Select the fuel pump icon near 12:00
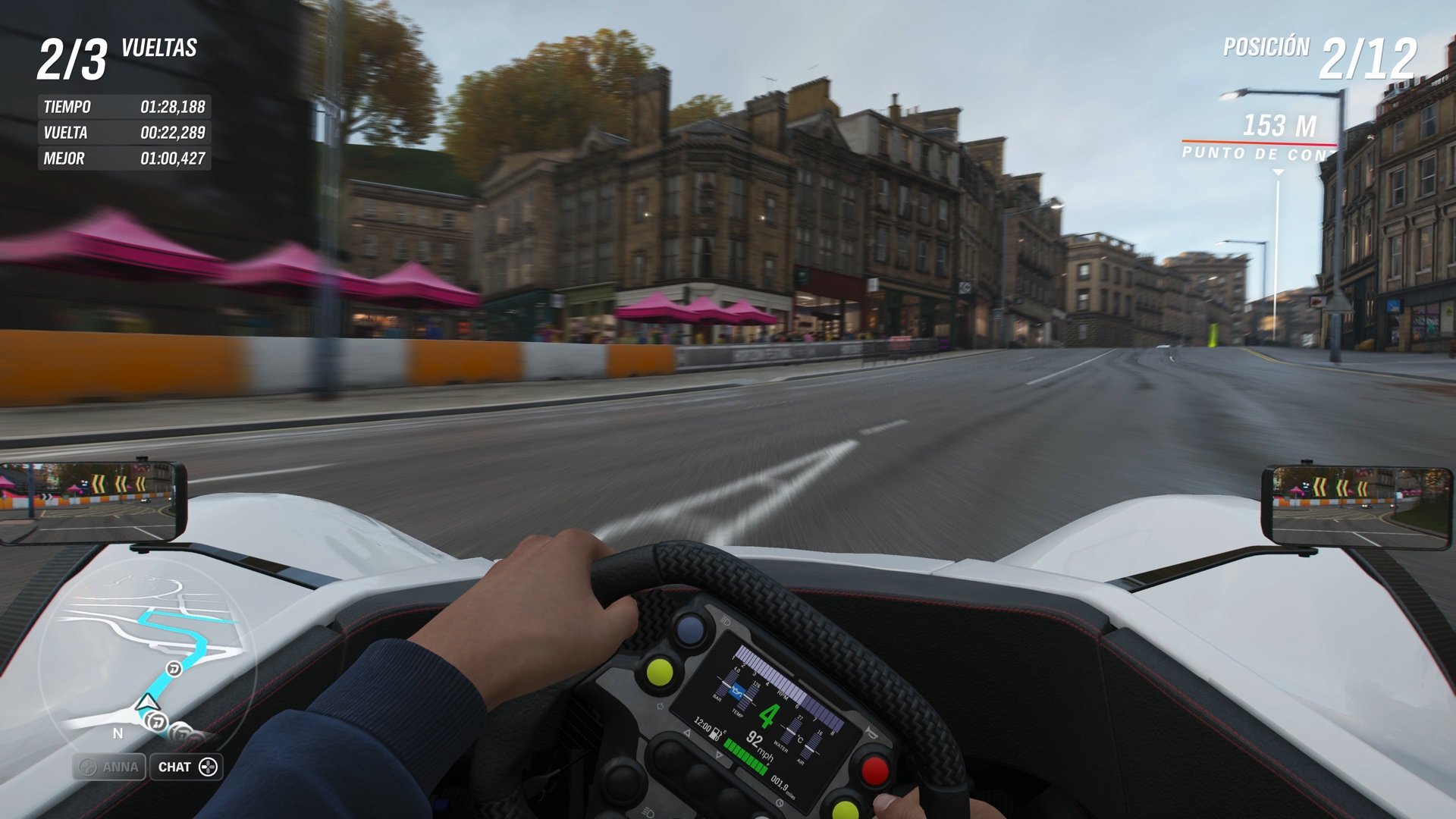 tap(716, 733)
